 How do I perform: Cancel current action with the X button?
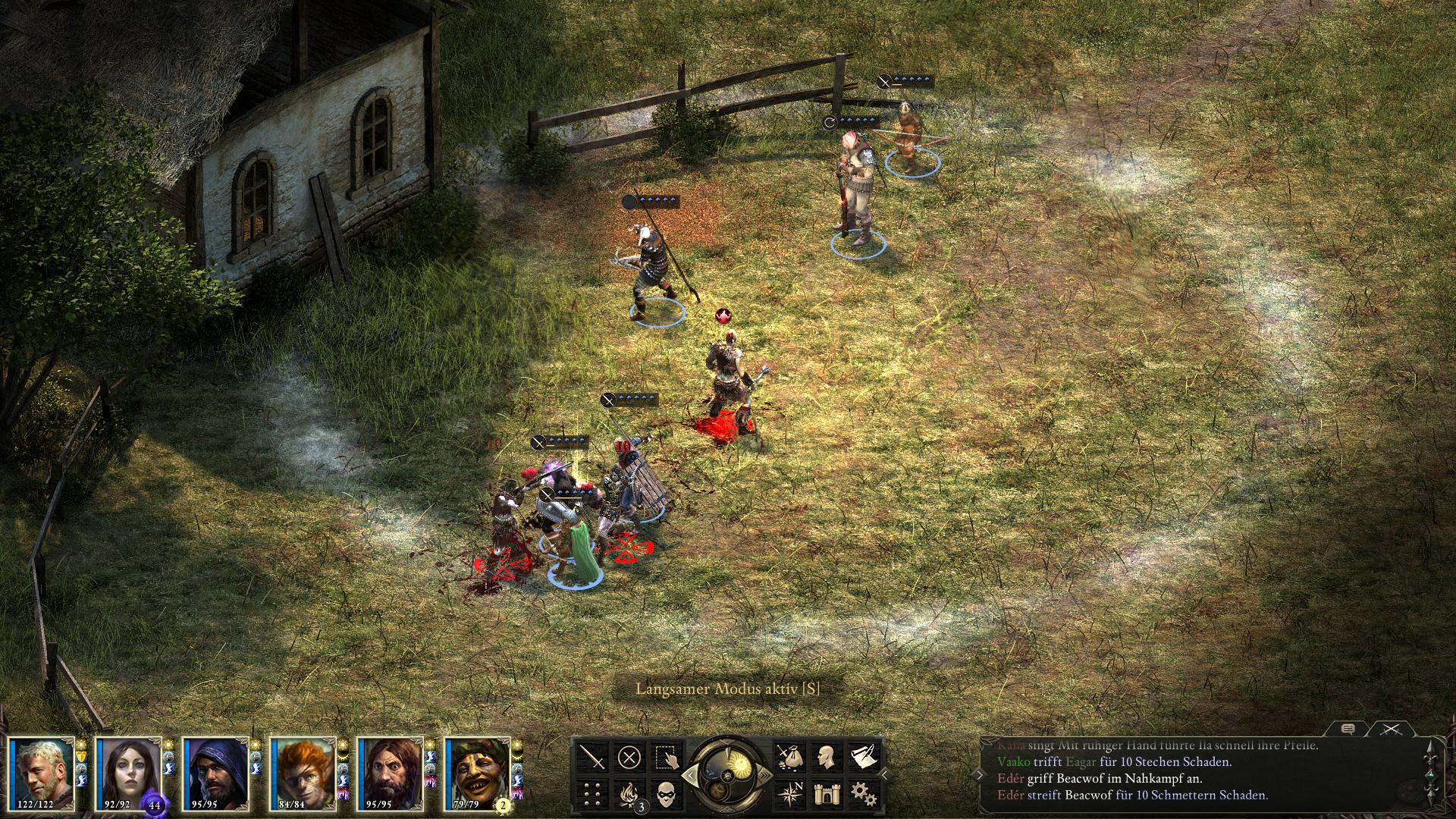(x=629, y=757)
